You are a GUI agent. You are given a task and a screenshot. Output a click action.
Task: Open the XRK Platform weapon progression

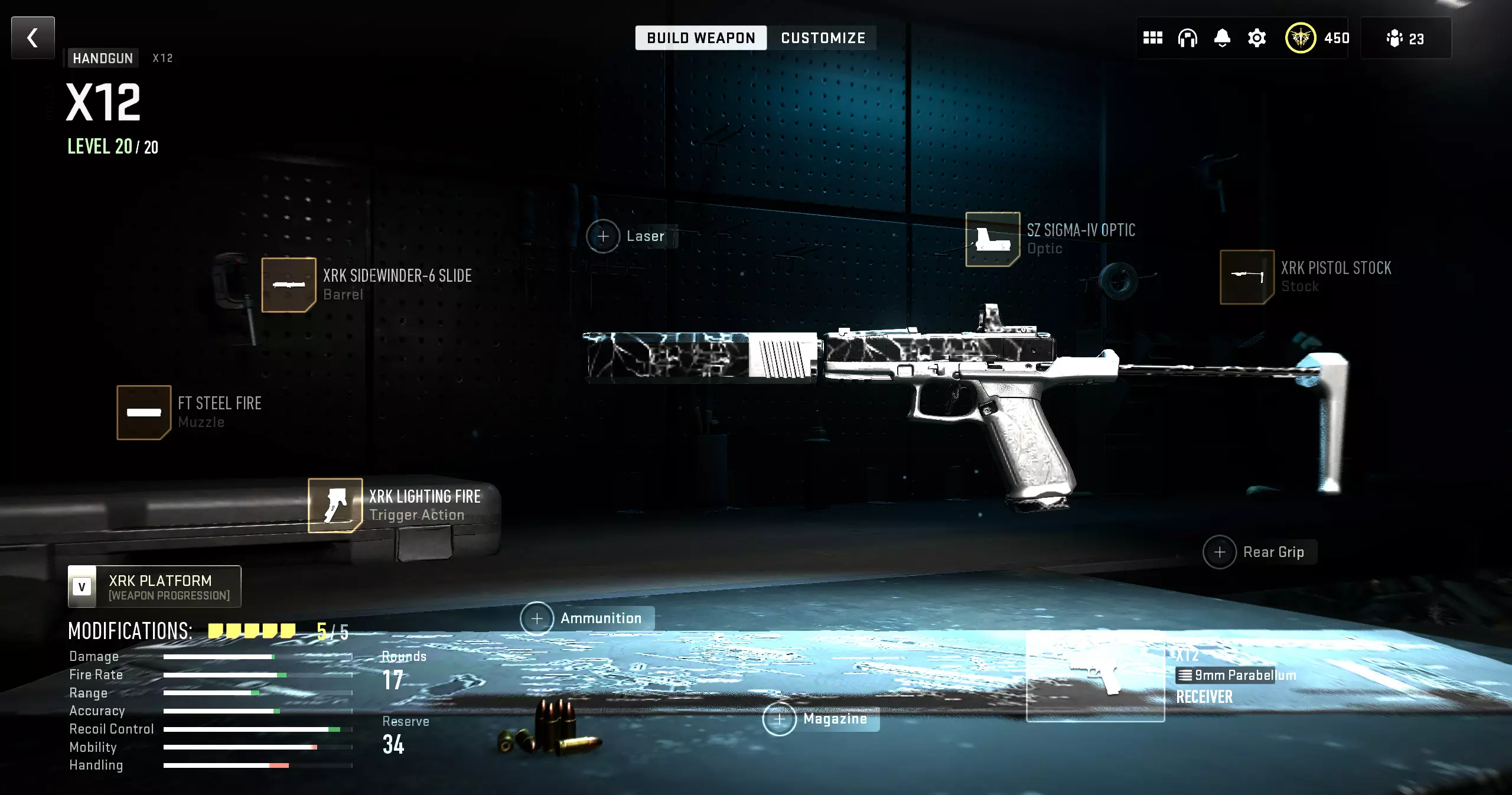[155, 587]
